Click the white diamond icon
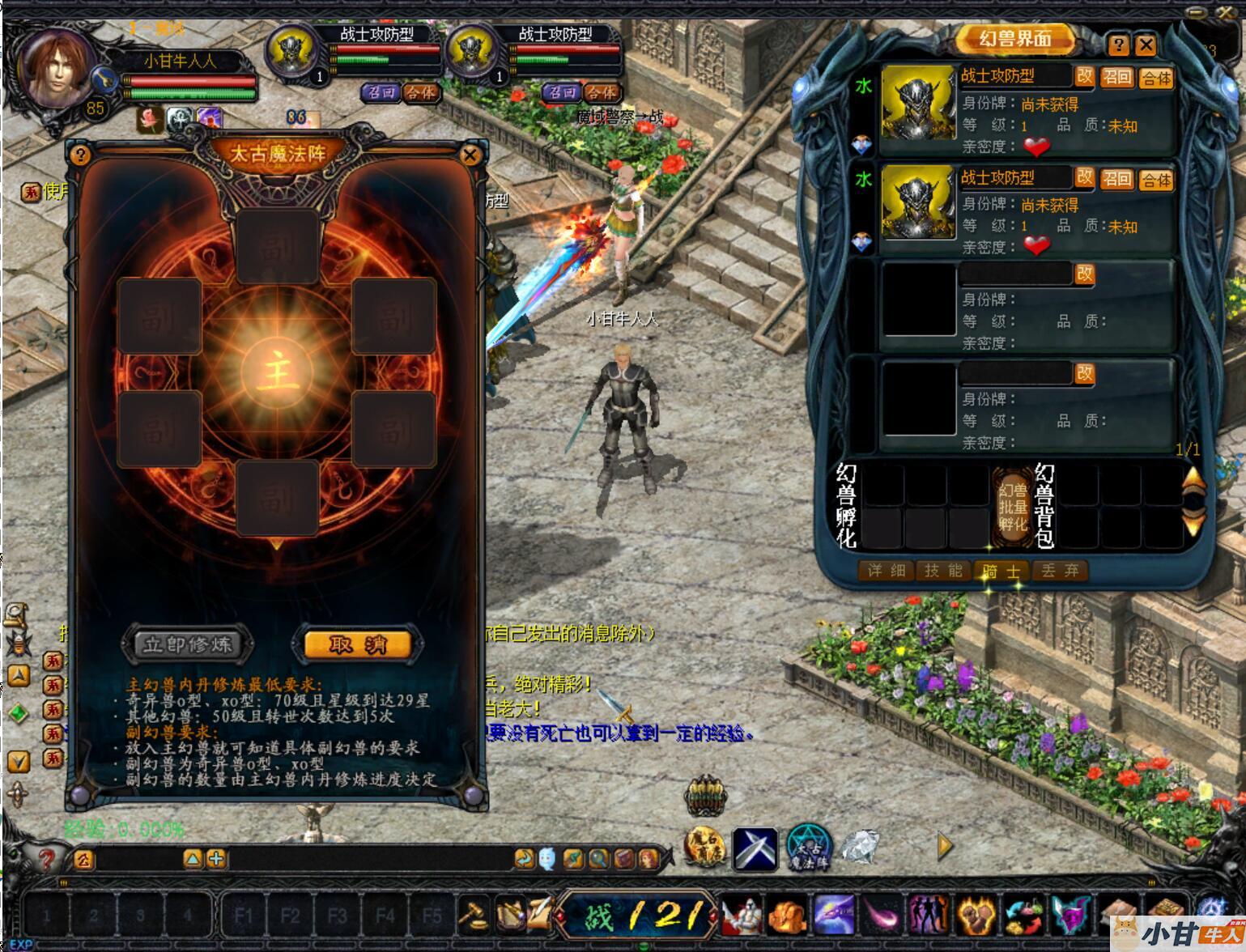This screenshot has height=952, width=1246. point(860,847)
